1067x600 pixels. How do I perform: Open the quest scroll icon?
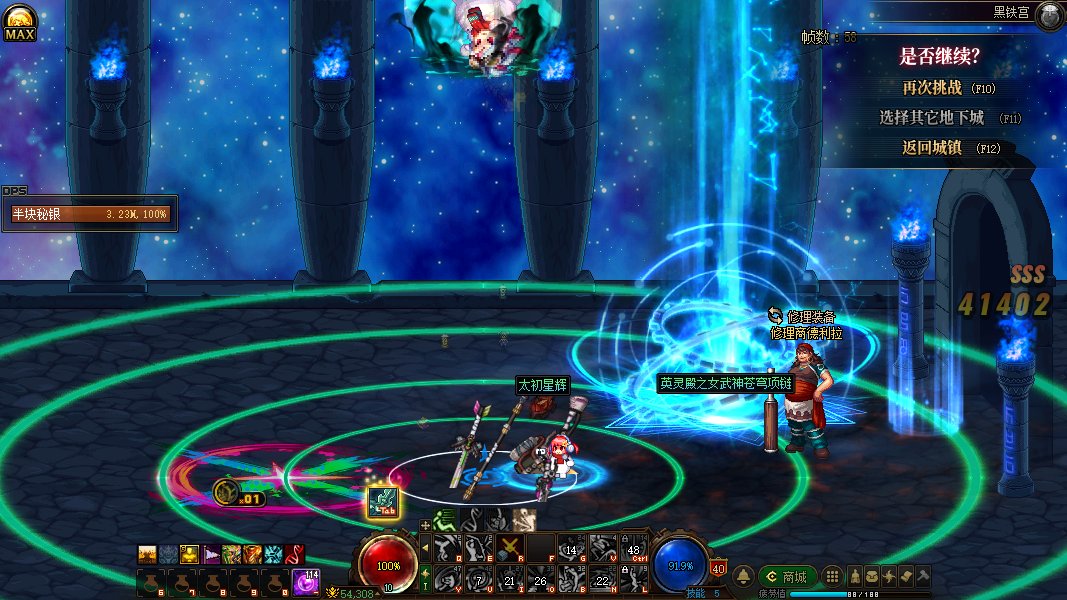[906, 576]
